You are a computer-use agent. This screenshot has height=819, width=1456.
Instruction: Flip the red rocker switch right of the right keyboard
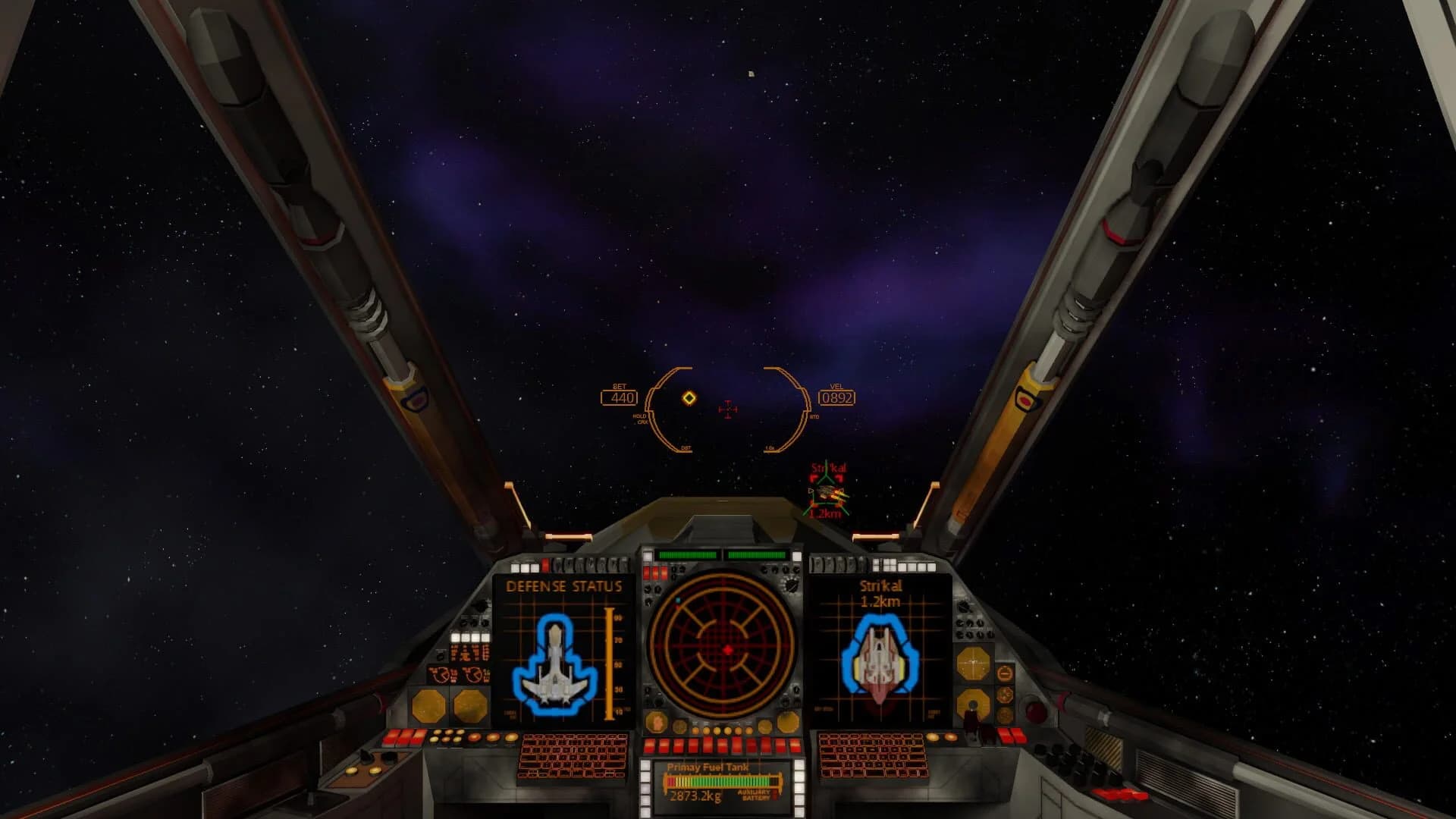[1010, 736]
